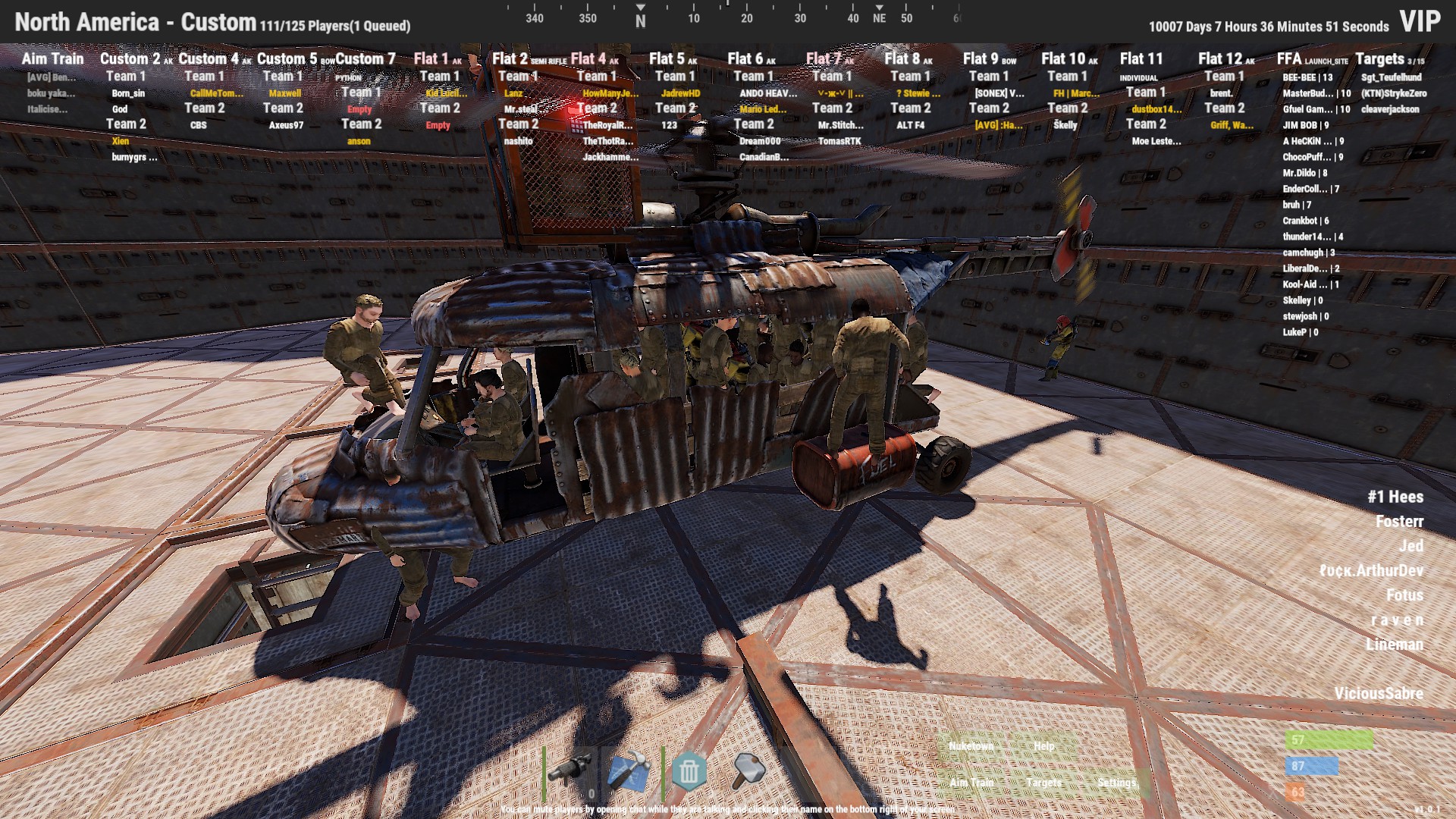This screenshot has width=1456, height=819.
Task: Click the Help button
Action: pyautogui.click(x=1044, y=747)
